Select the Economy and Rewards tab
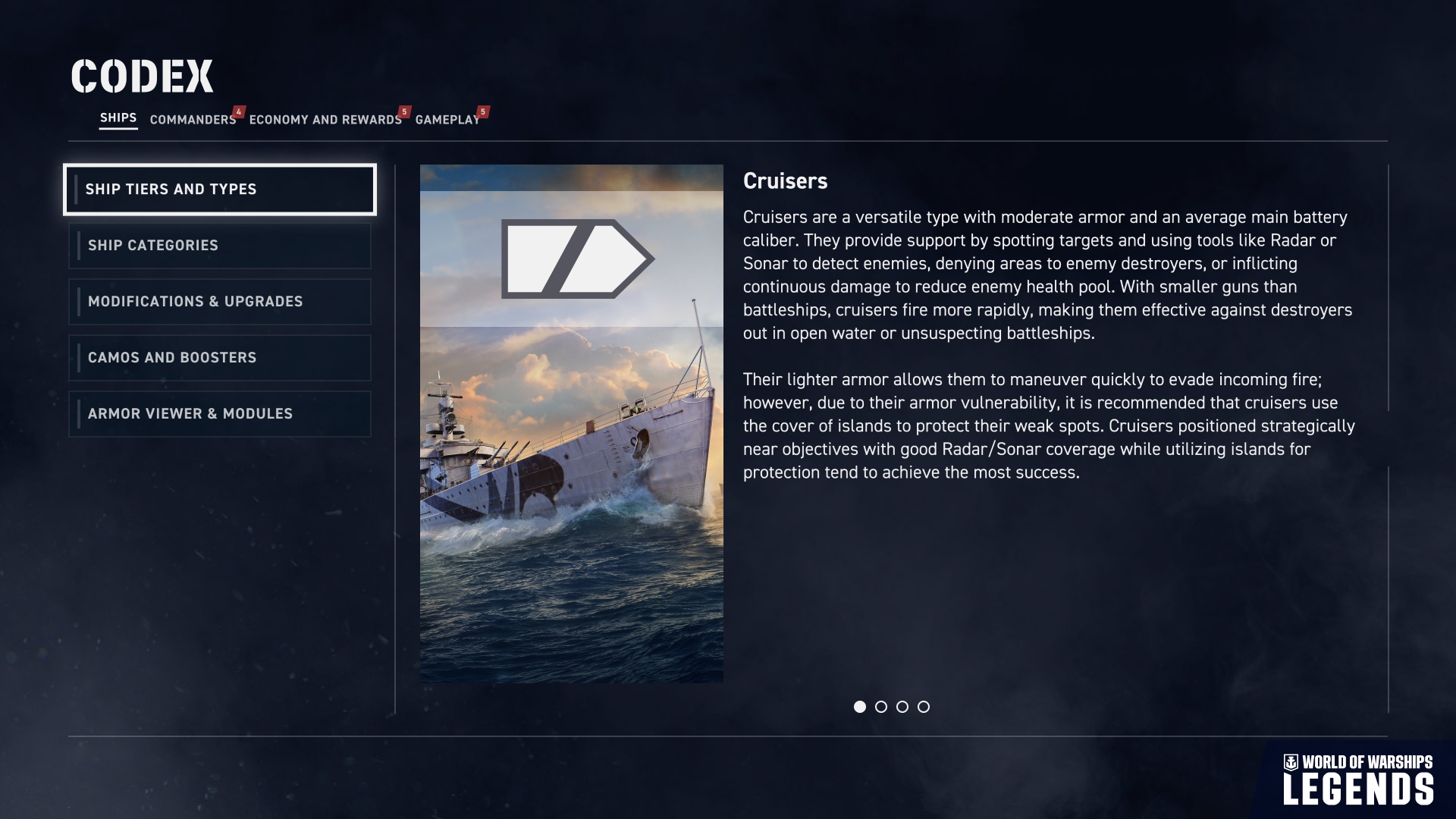Image resolution: width=1456 pixels, height=819 pixels. click(325, 120)
